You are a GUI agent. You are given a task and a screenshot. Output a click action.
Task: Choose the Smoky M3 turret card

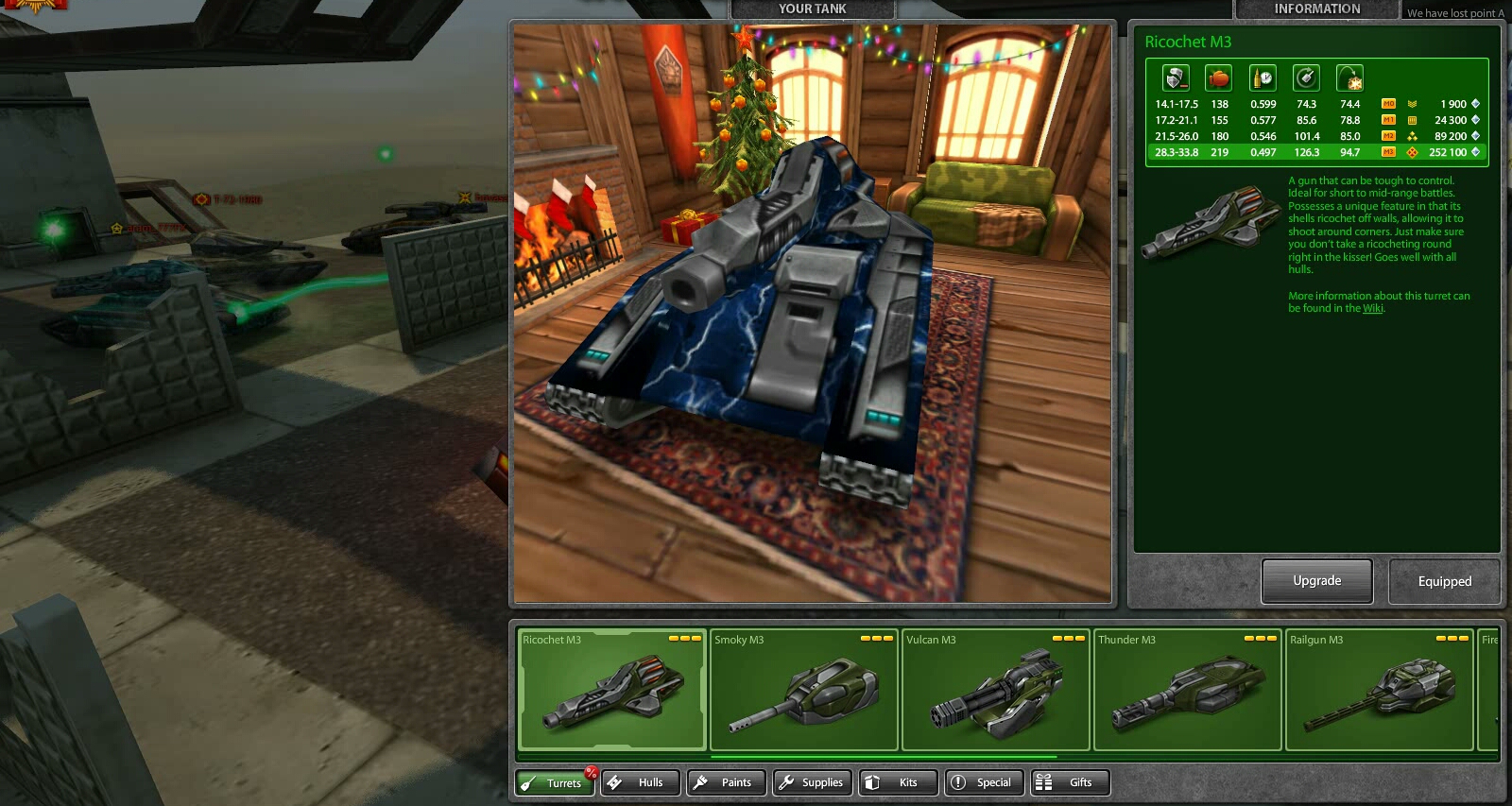803,690
